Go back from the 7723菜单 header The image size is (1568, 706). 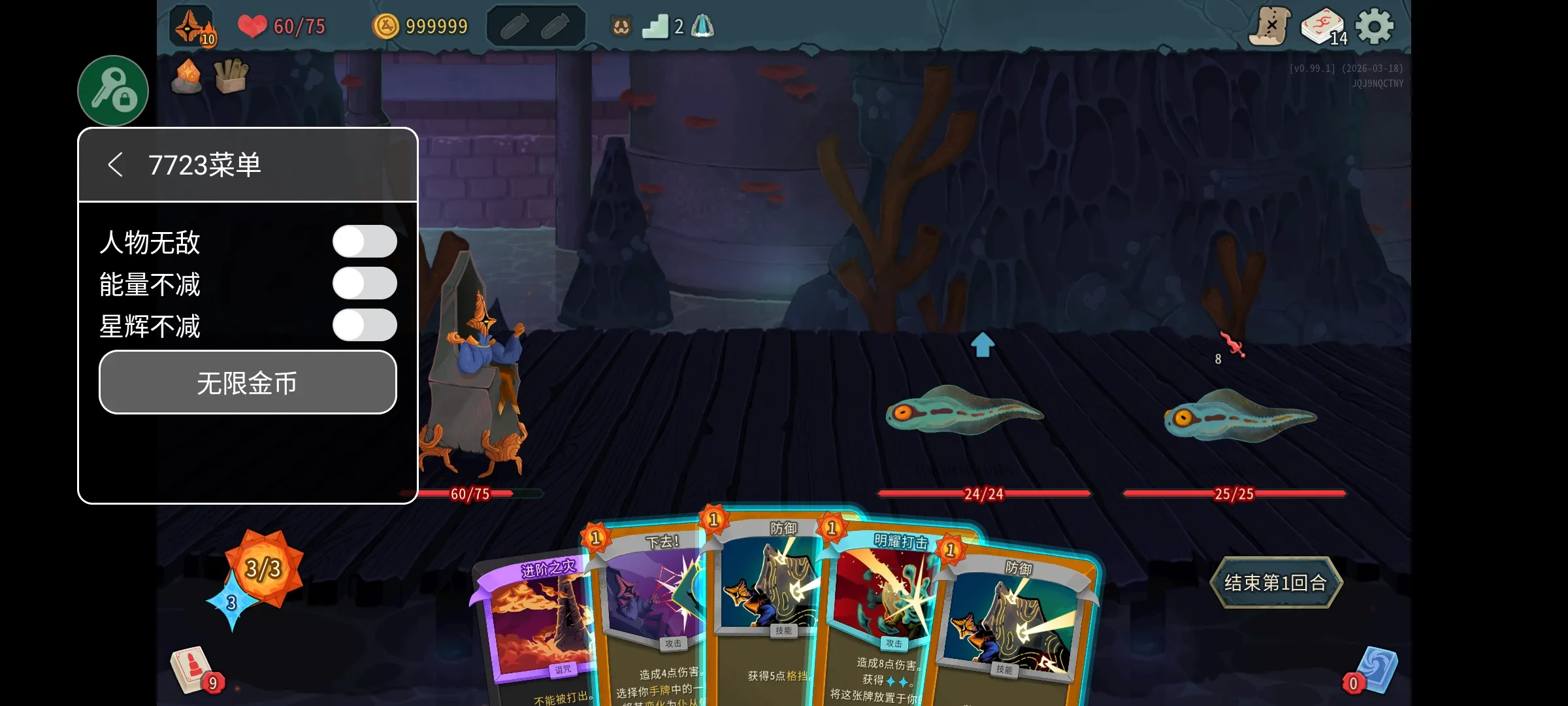116,165
